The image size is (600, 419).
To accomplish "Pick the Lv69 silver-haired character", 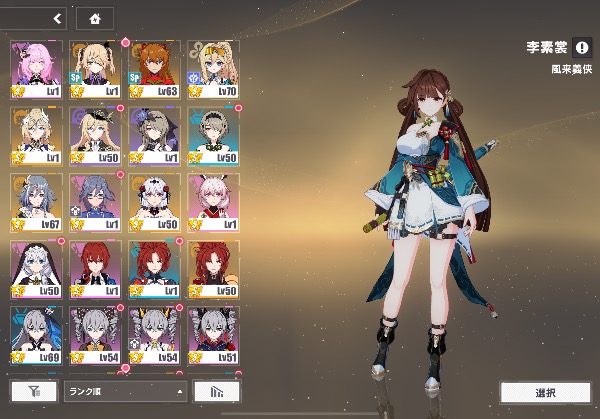I will 36,333.
